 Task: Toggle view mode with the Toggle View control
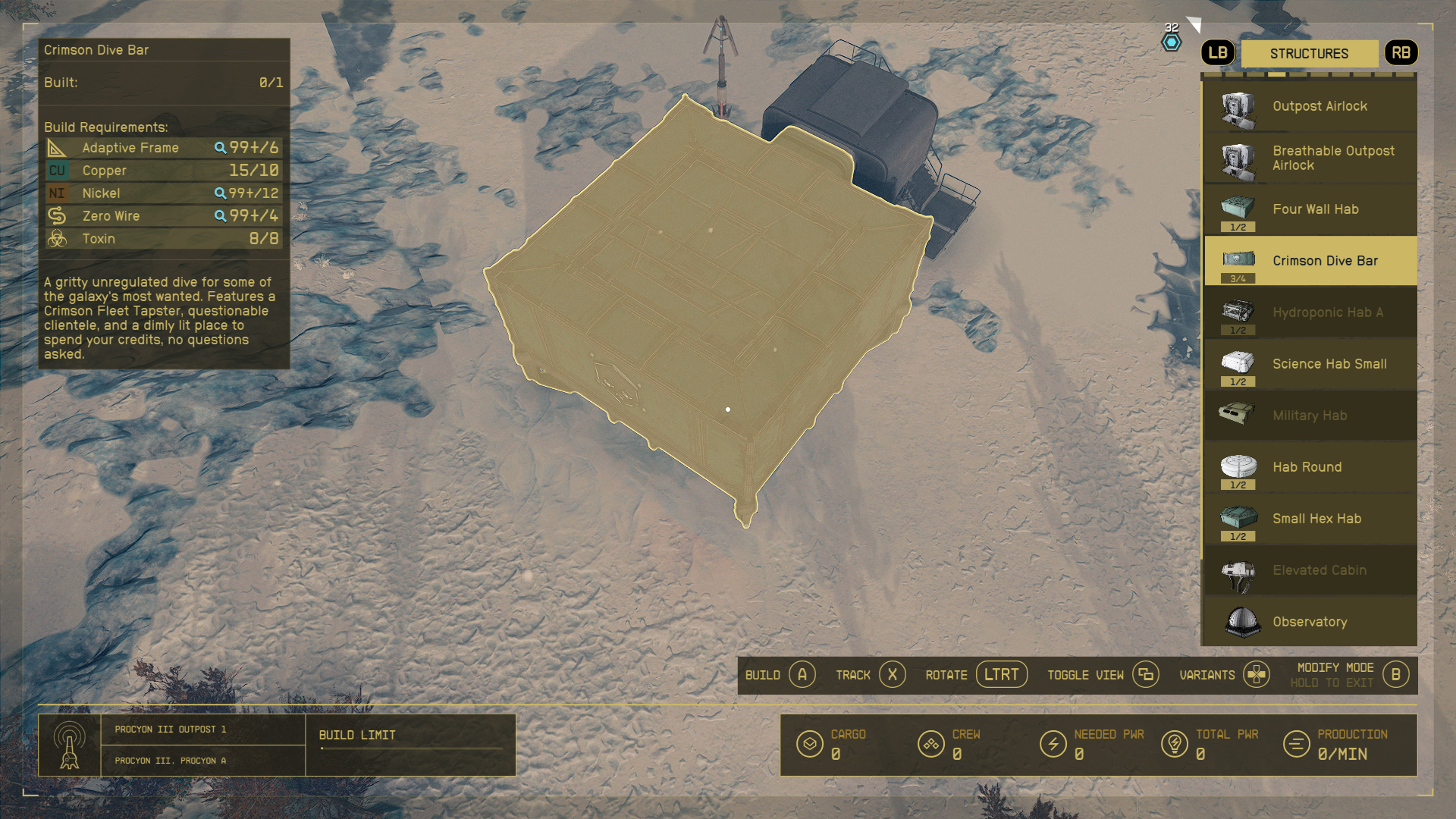click(1144, 674)
